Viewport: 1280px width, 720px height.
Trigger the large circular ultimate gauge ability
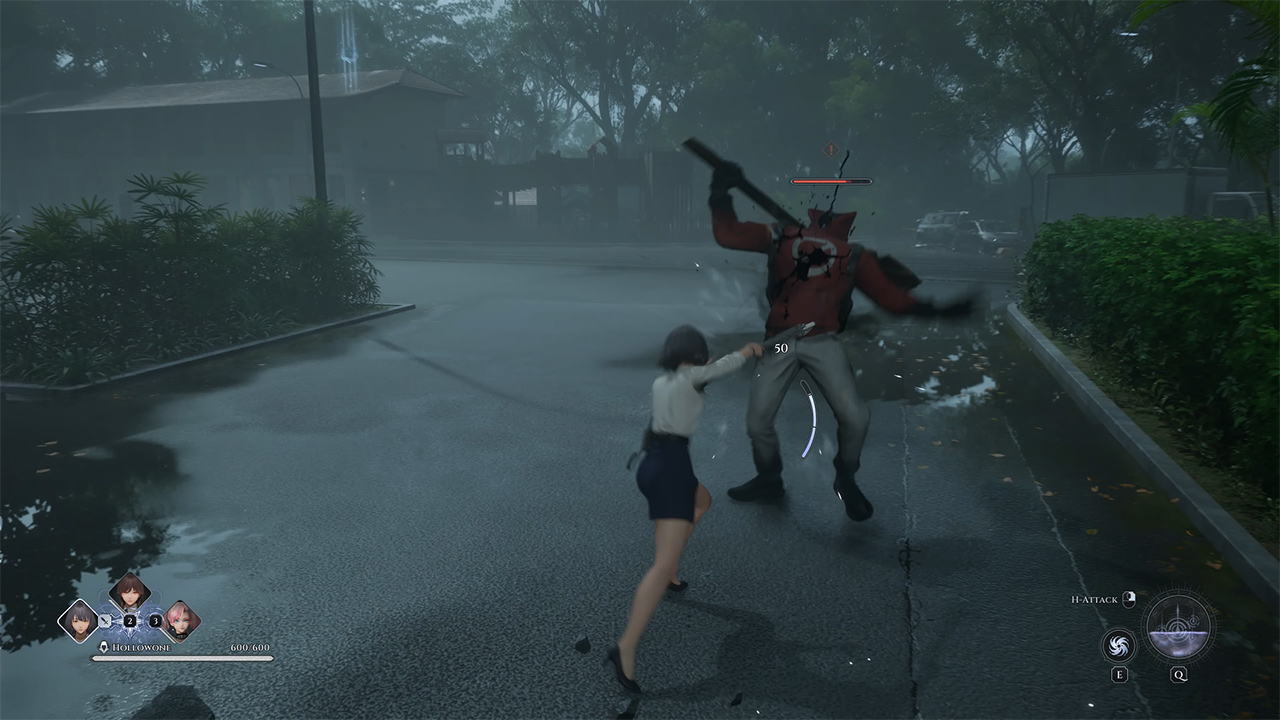click(1179, 628)
